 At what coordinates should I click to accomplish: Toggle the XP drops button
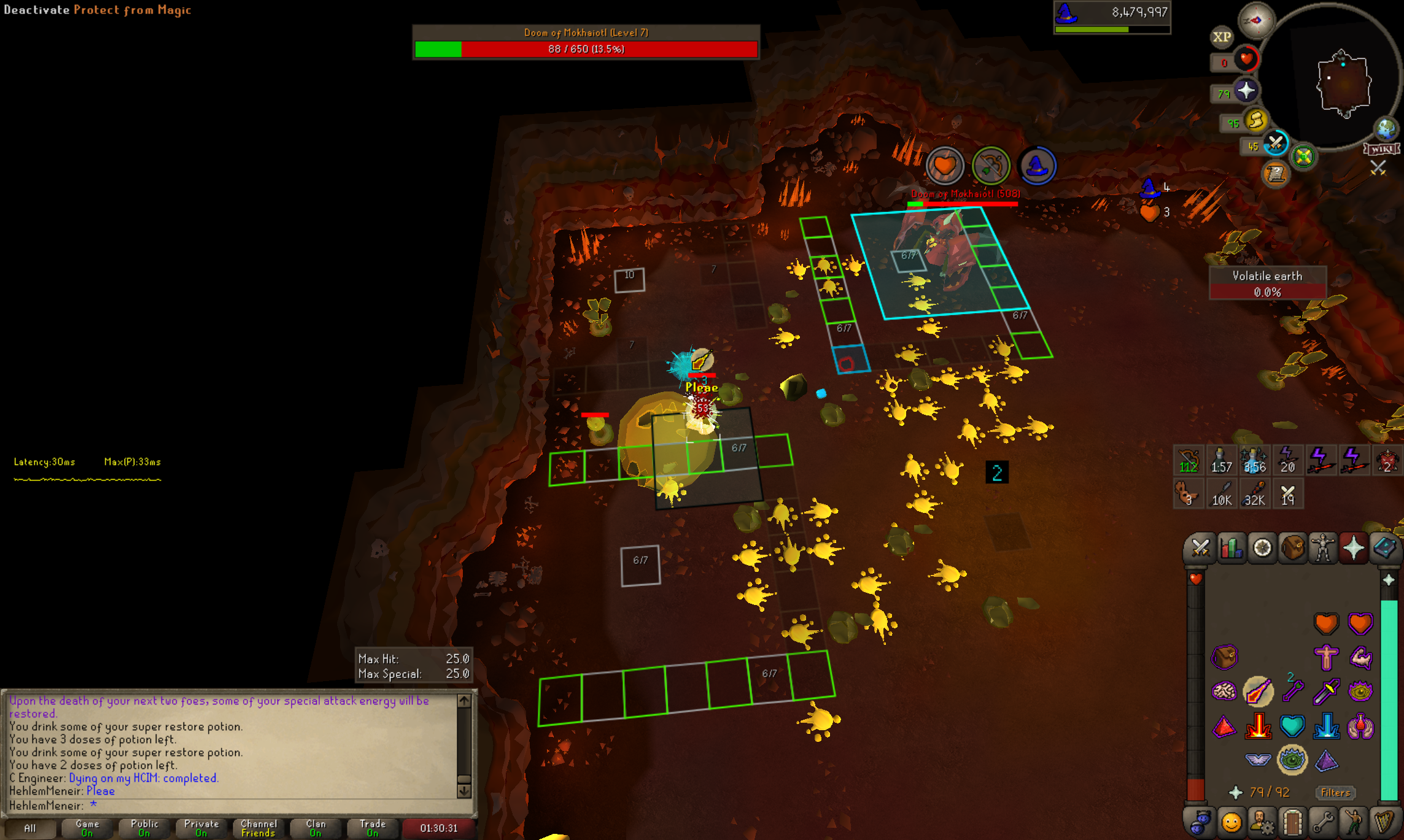pos(1222,37)
